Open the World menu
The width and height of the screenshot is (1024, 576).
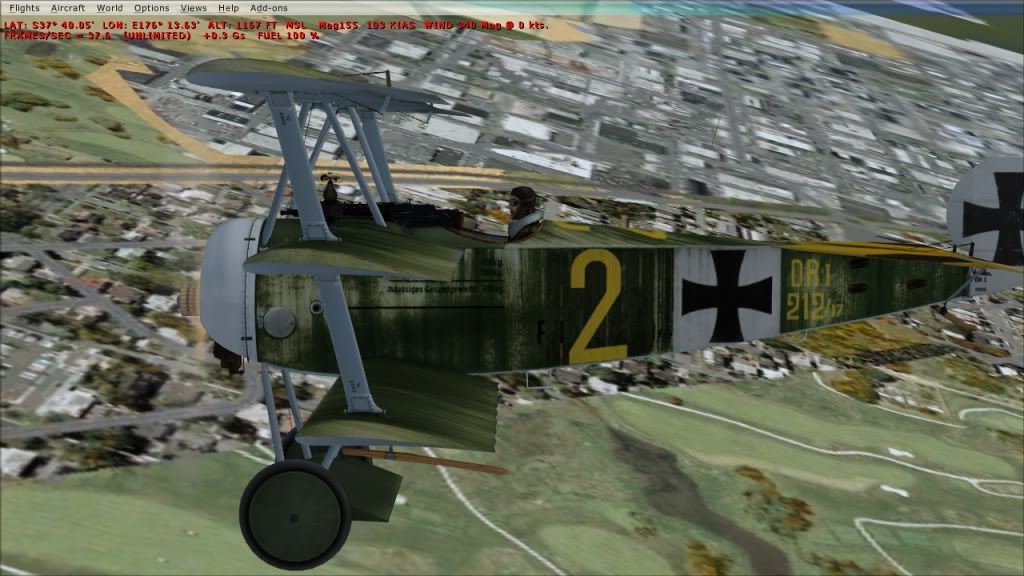(x=110, y=8)
